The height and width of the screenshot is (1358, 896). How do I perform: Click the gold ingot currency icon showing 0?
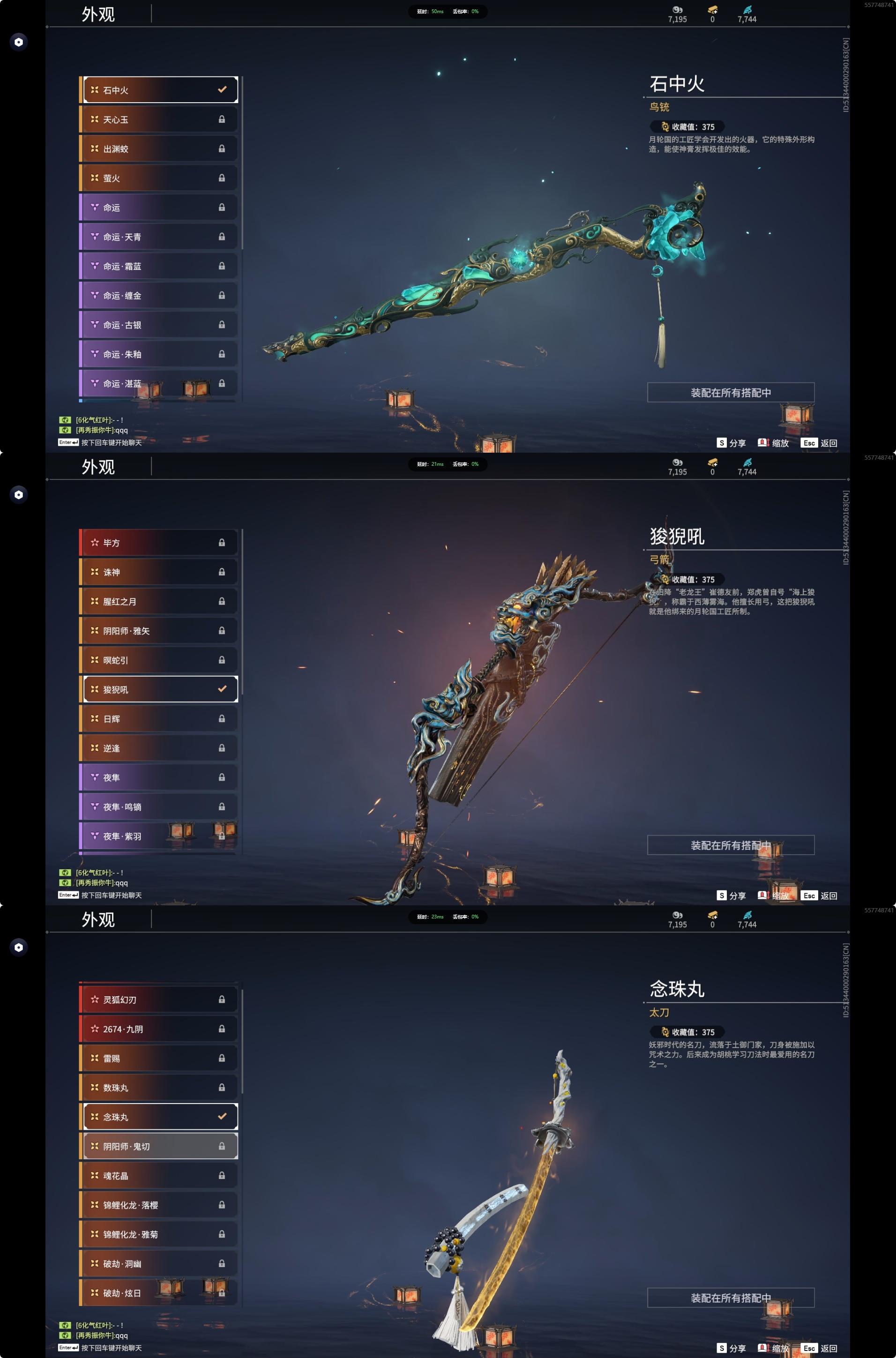pyautogui.click(x=712, y=10)
